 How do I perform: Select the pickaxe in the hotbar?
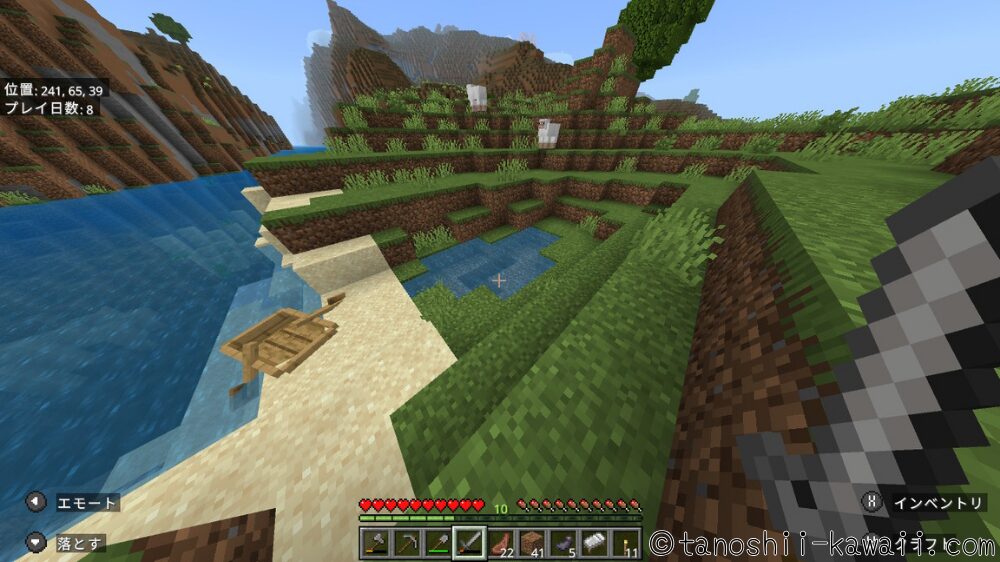(406, 543)
